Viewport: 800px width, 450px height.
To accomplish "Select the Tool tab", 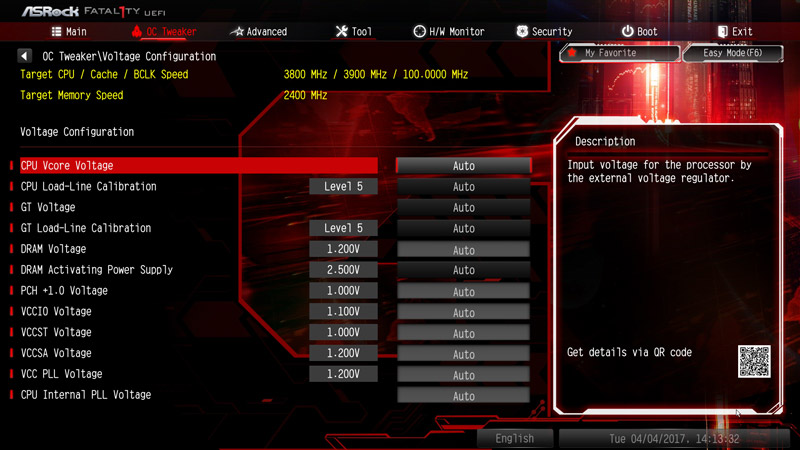I will pos(353,31).
